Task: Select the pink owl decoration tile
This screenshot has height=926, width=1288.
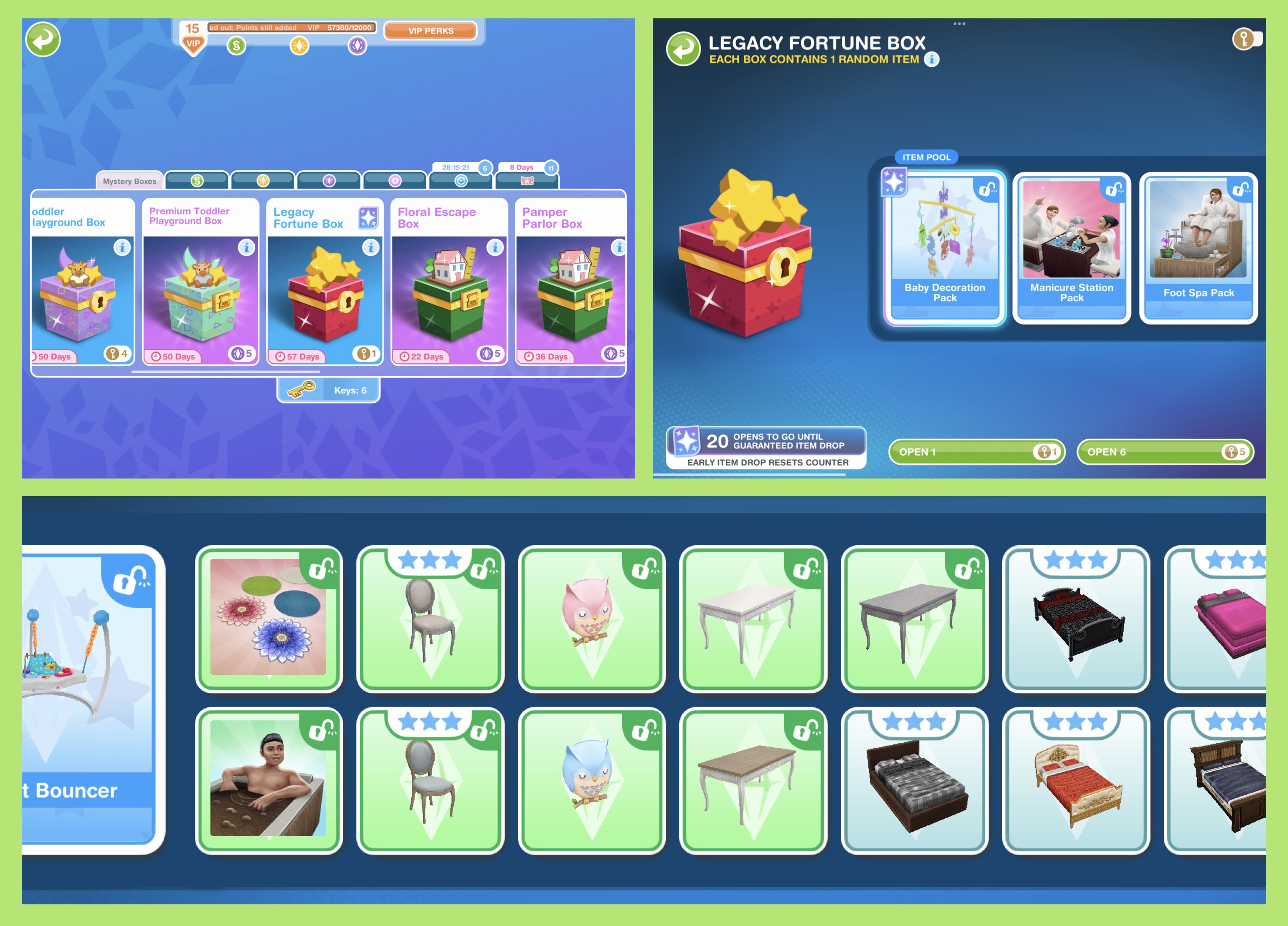Action: pyautogui.click(x=591, y=619)
